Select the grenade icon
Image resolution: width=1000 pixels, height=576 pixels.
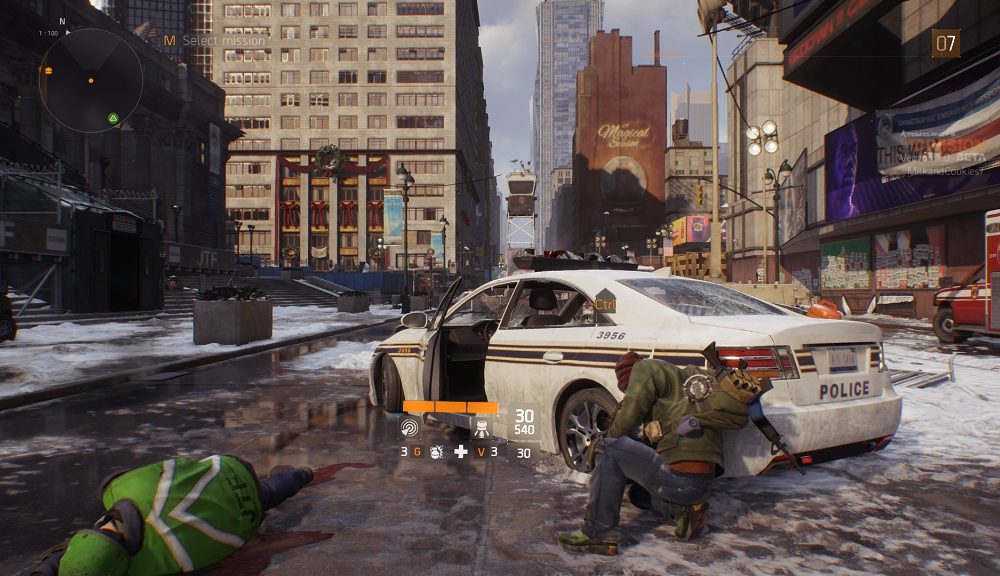tap(436, 452)
